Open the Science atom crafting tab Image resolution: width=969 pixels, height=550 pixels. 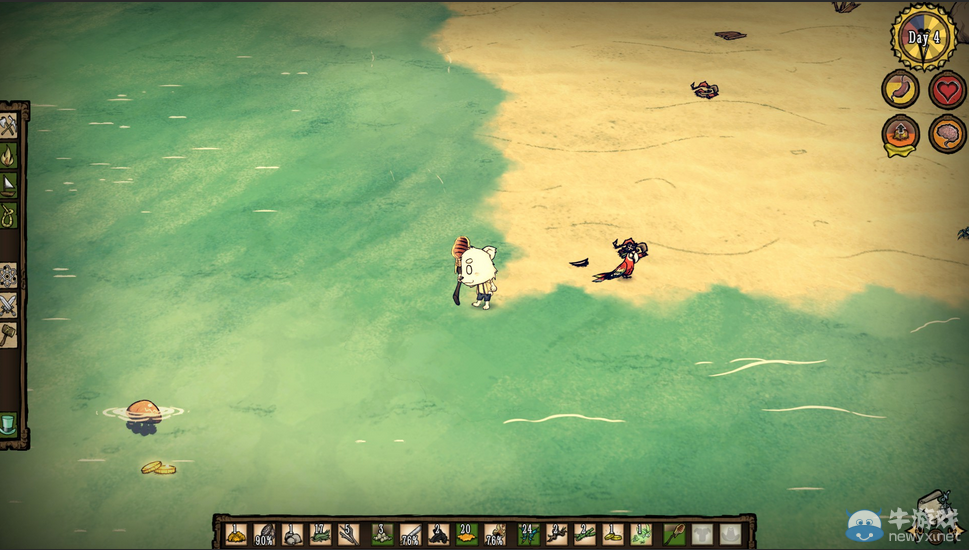(x=9, y=275)
